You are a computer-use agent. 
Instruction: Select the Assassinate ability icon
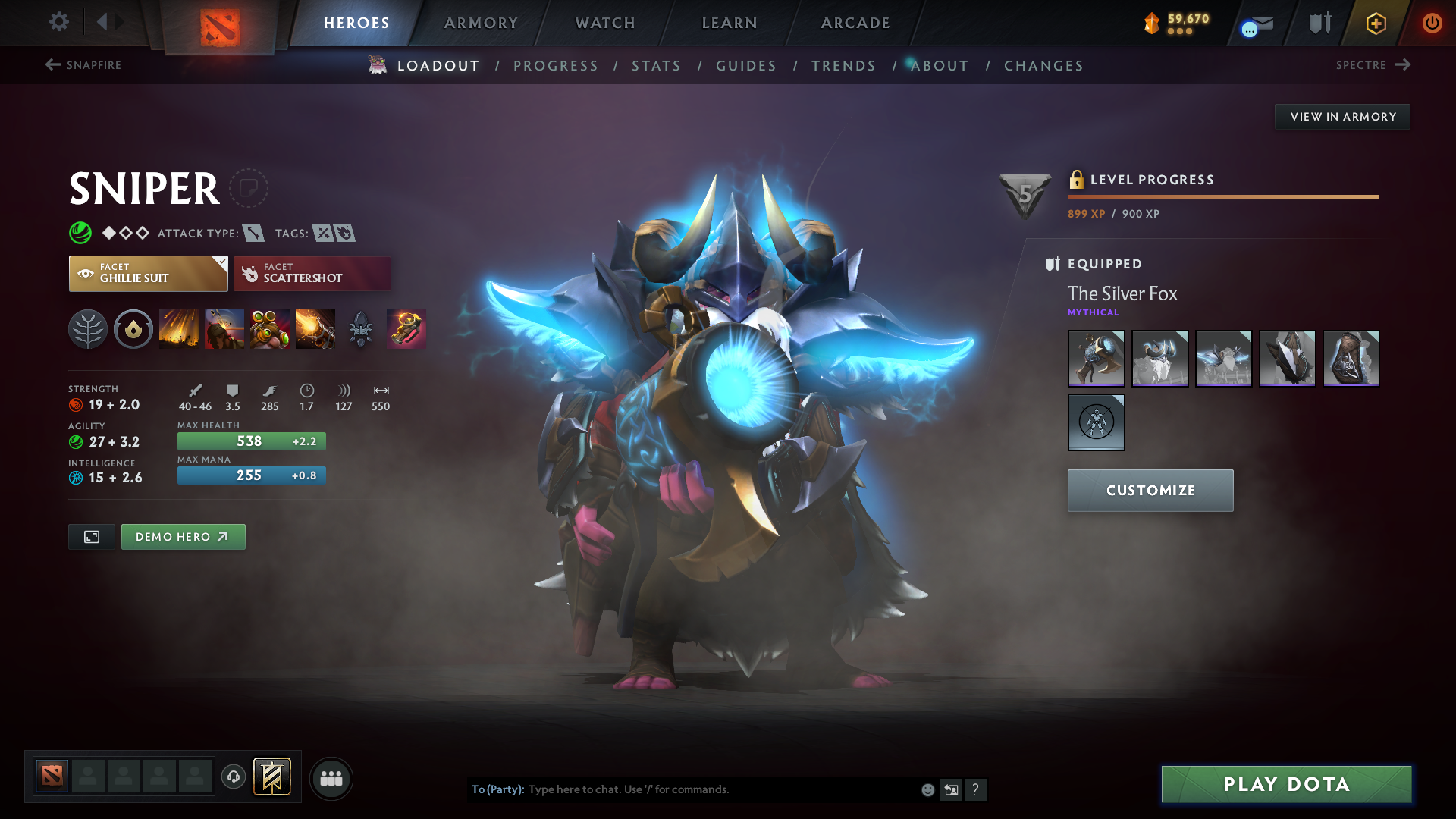[x=315, y=329]
